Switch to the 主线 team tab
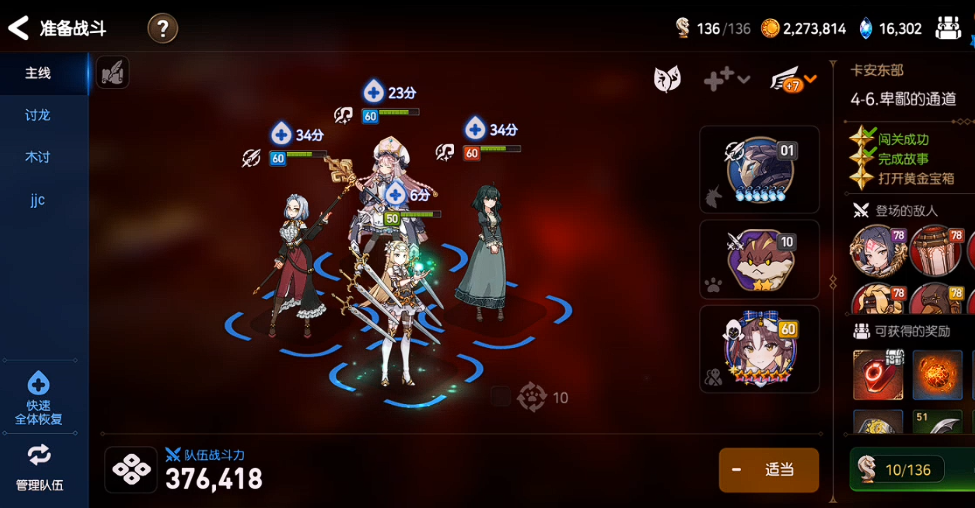This screenshot has width=975, height=508. pyautogui.click(x=38, y=73)
